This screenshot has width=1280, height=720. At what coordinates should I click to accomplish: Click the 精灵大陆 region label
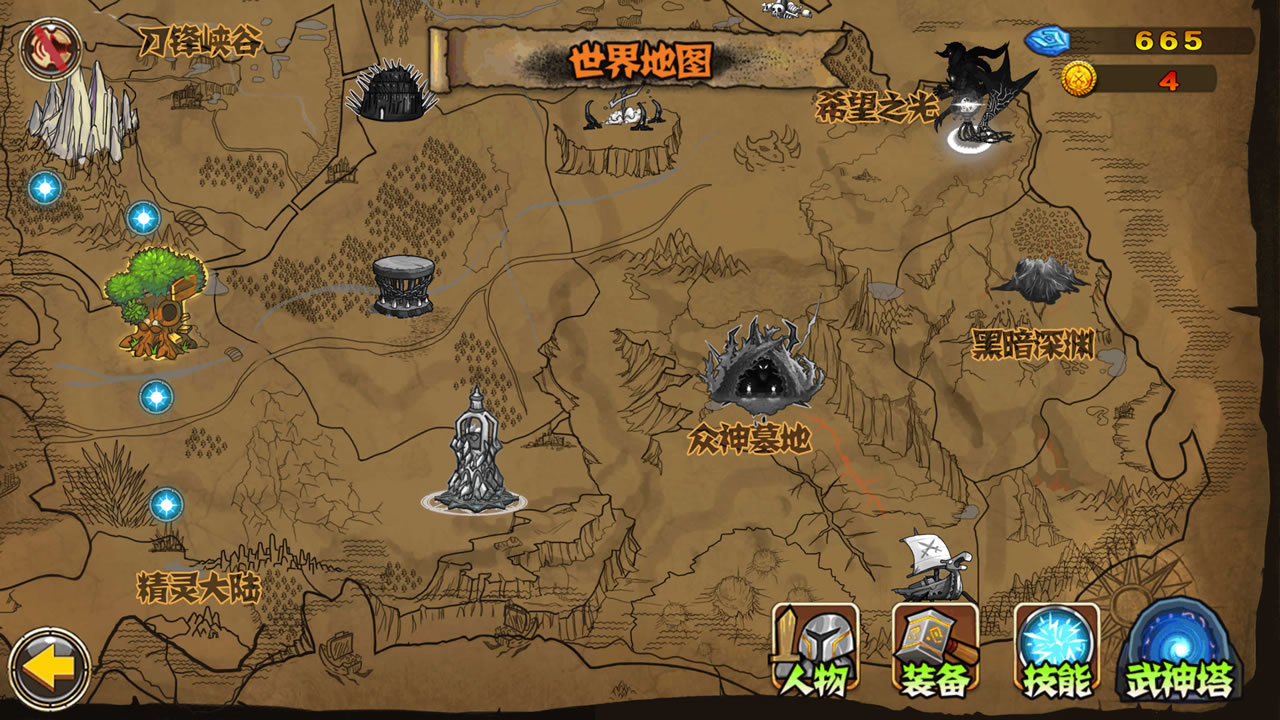pyautogui.click(x=198, y=588)
